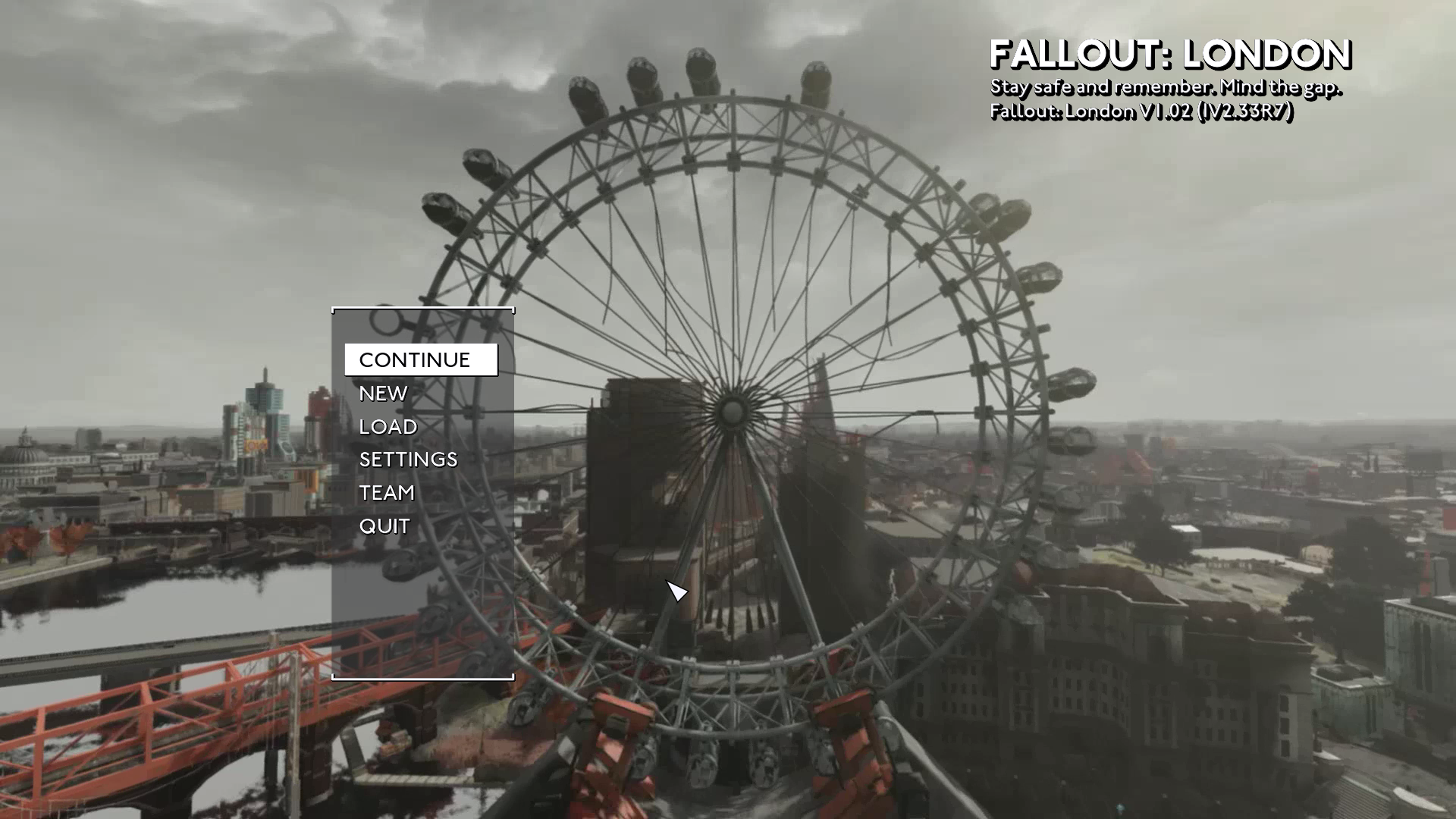Open the Load game menu
Image resolution: width=1456 pixels, height=819 pixels.
tap(388, 427)
